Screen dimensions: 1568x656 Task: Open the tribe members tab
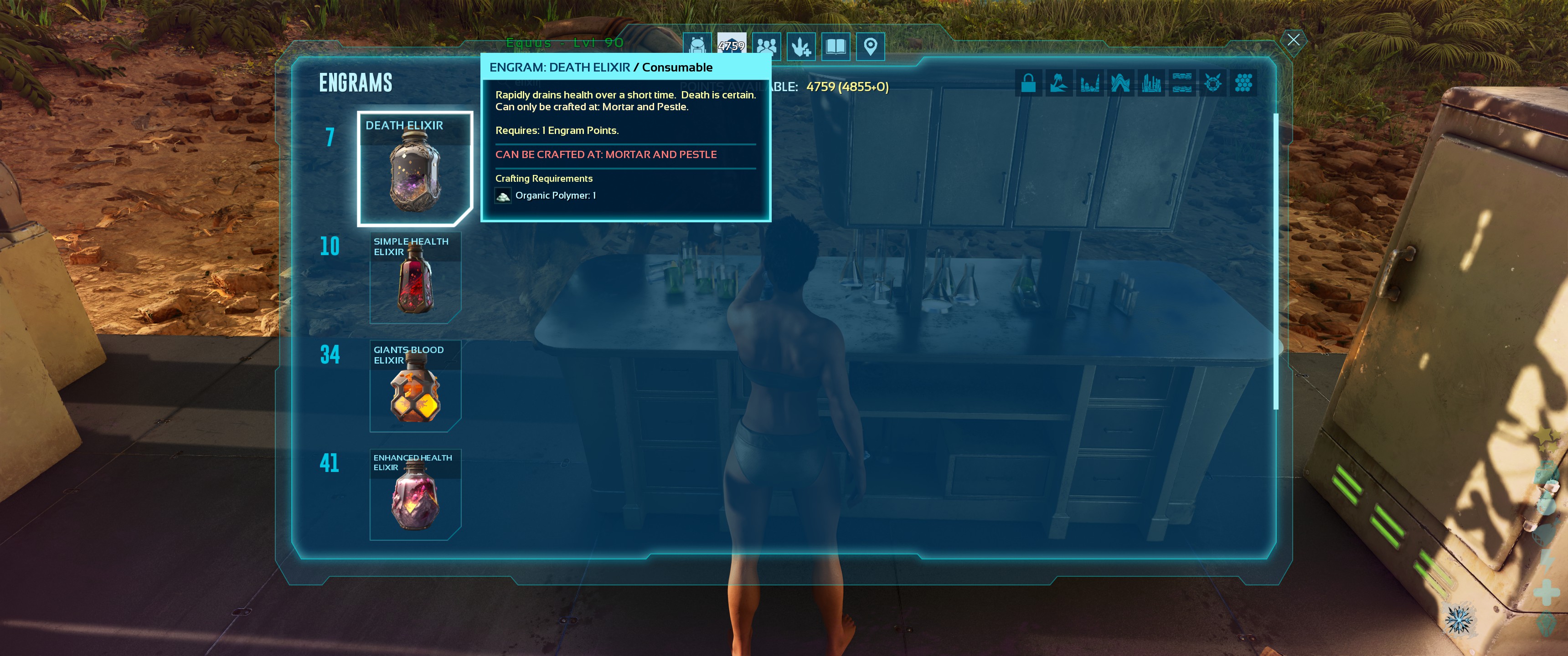[x=766, y=46]
